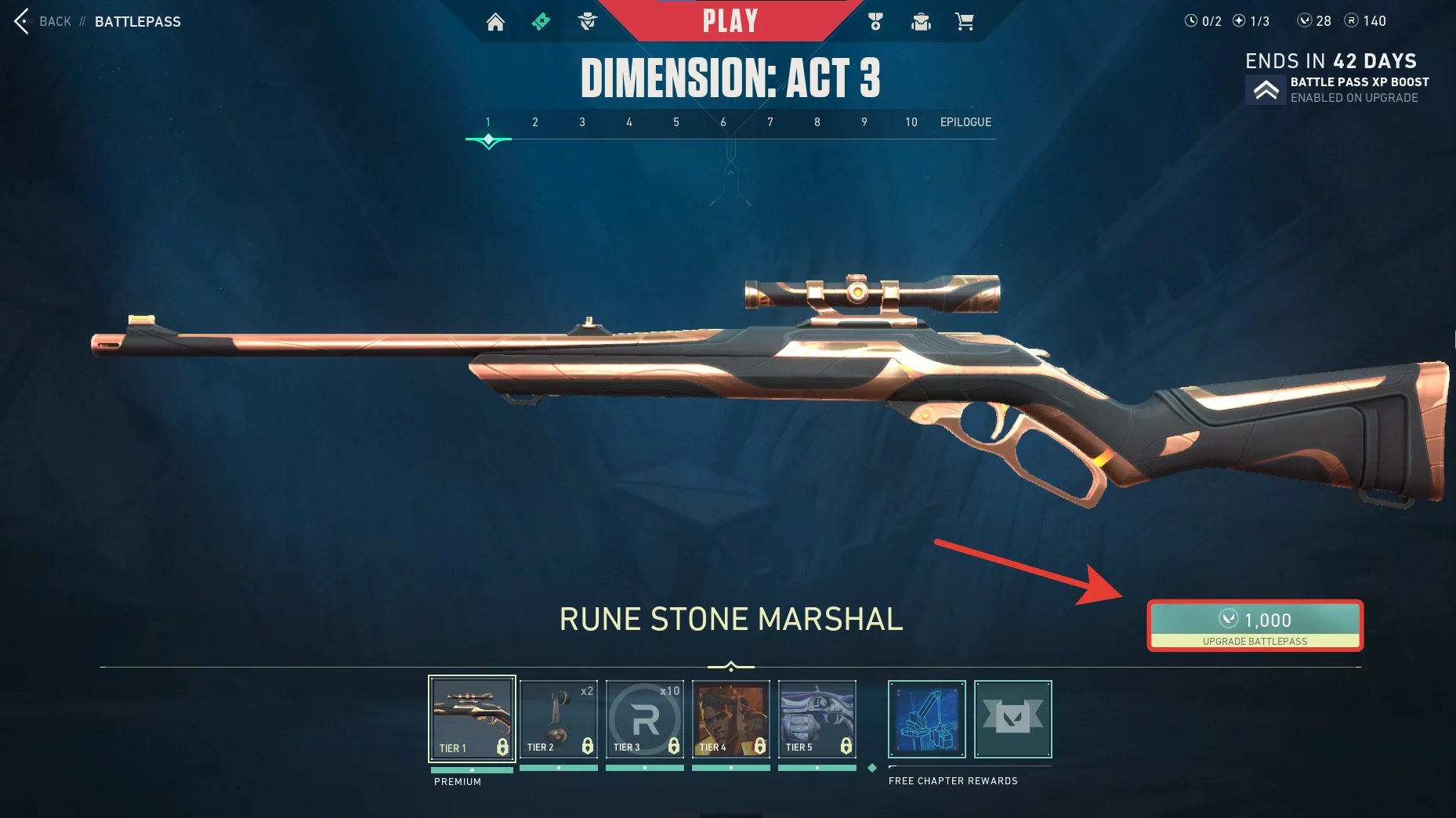Switch to chapter 5

tap(676, 122)
